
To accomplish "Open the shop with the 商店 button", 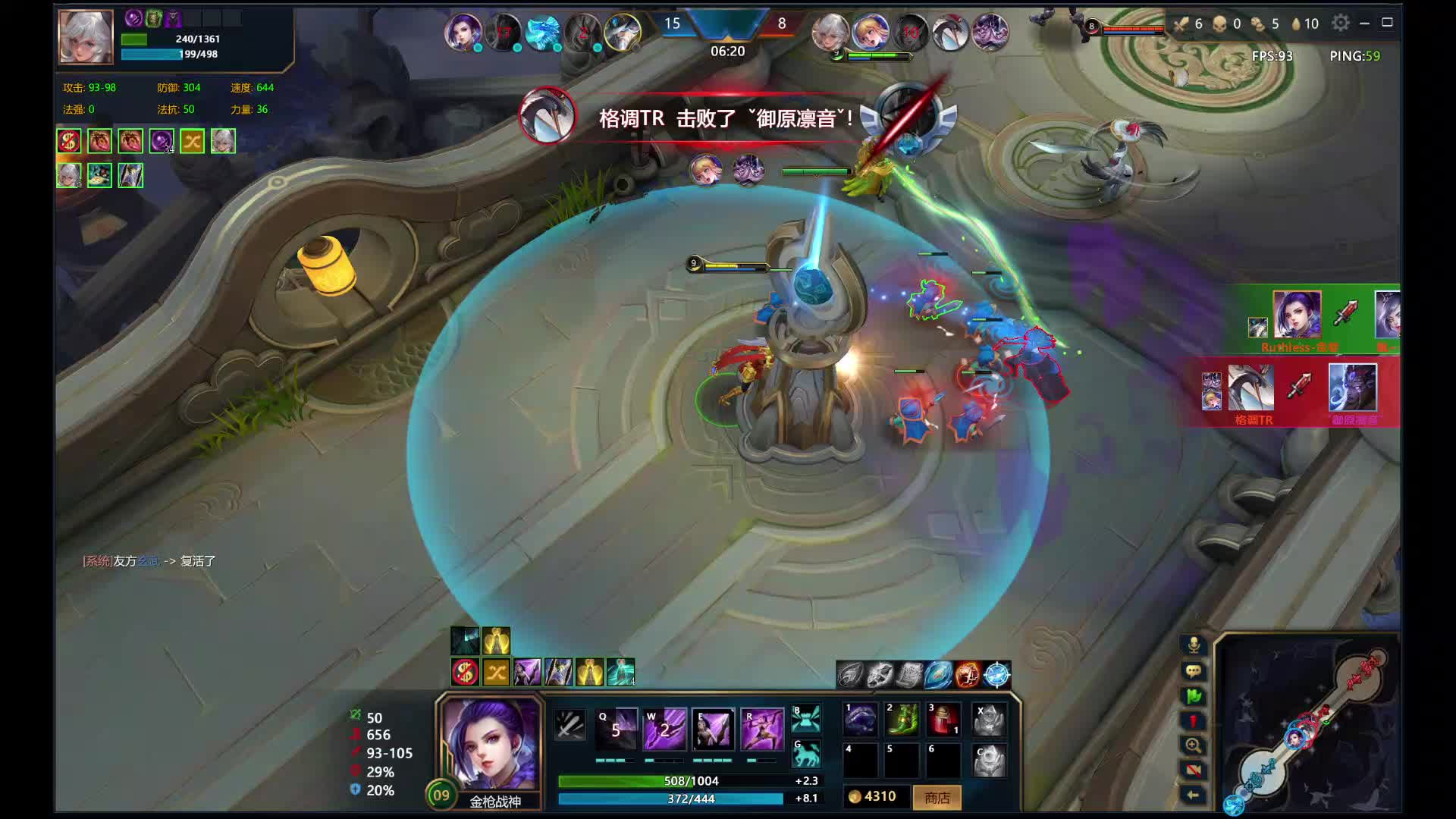I will point(937,798).
